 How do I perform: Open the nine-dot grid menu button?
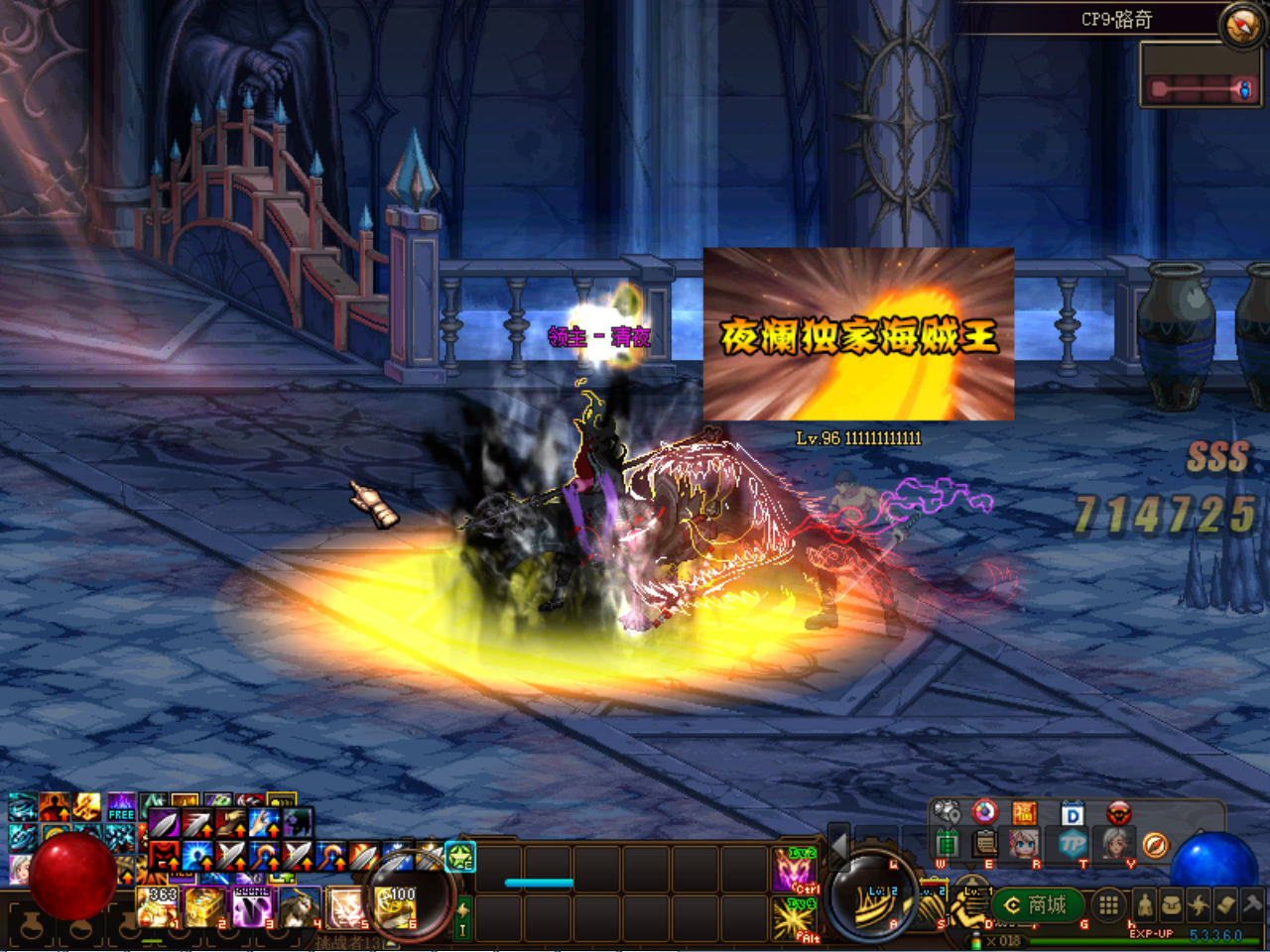1108,904
